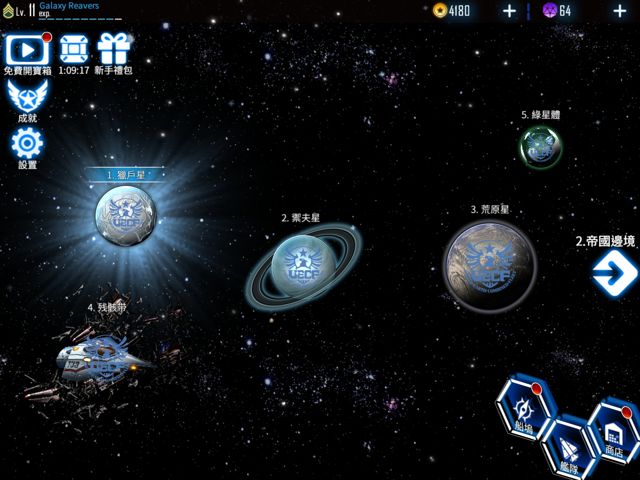Open the settings (設置) gear
640x480 pixels.
pyautogui.click(x=27, y=144)
